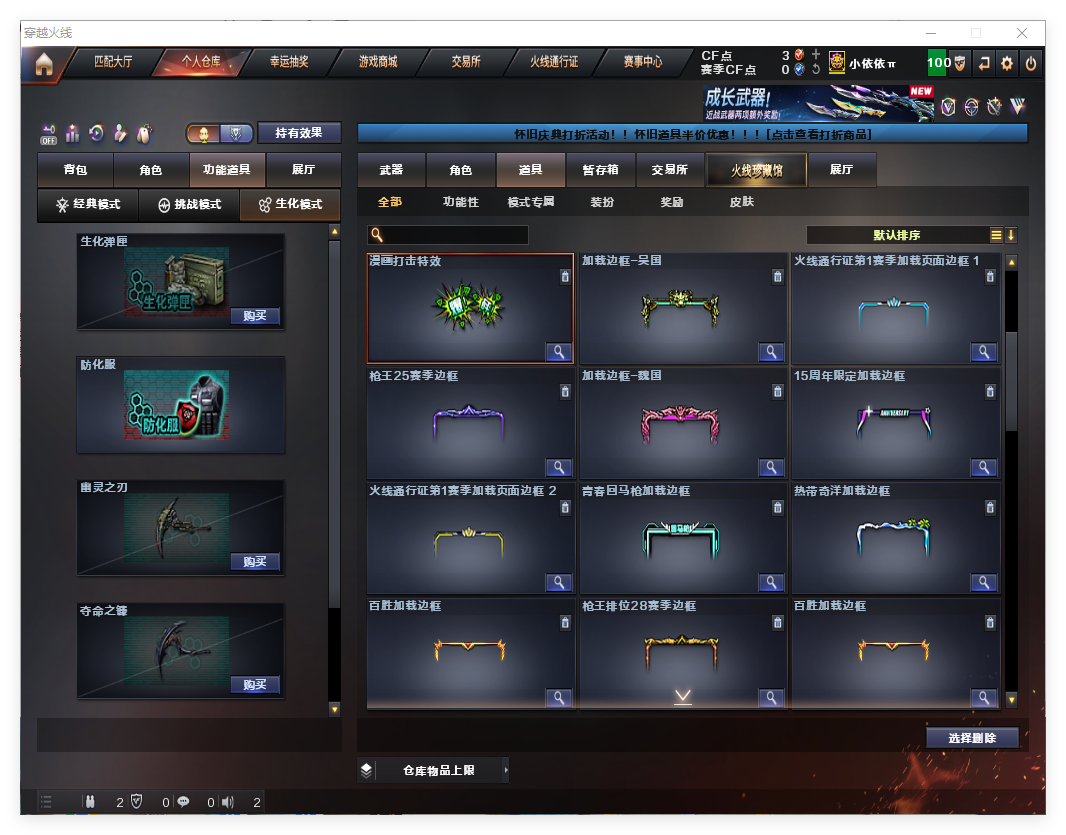
Task: Filter items by 皮肤 skin category
Action: [742, 202]
